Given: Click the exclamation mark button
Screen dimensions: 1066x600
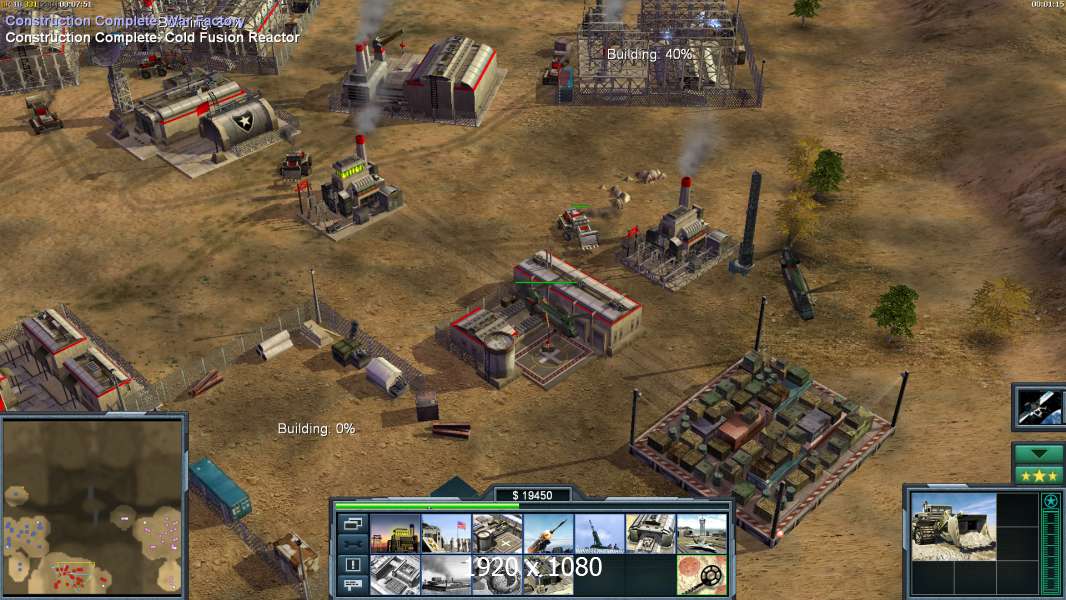Looking at the screenshot, I should tap(353, 565).
